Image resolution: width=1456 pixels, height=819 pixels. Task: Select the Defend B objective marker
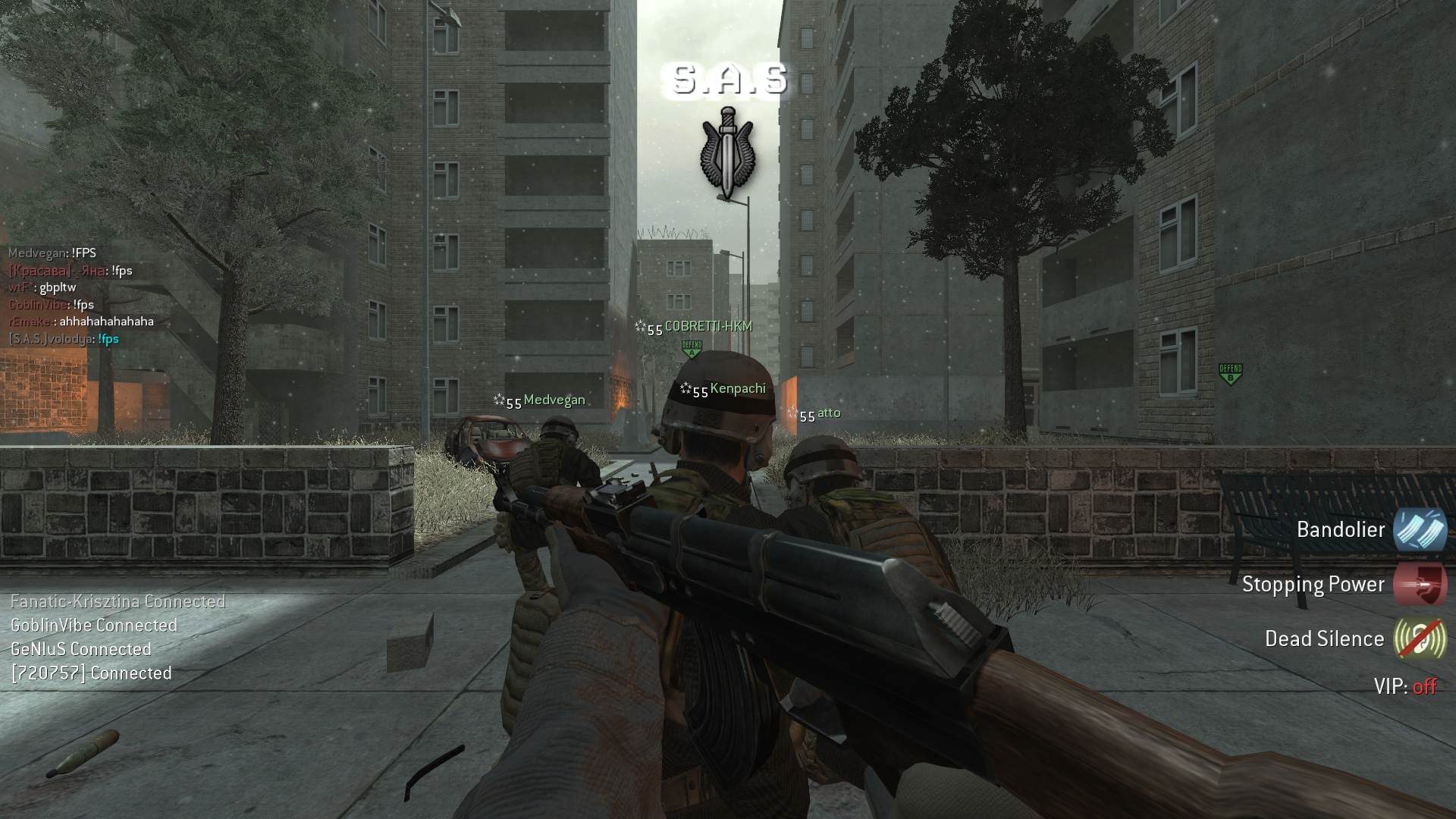coord(1230,374)
